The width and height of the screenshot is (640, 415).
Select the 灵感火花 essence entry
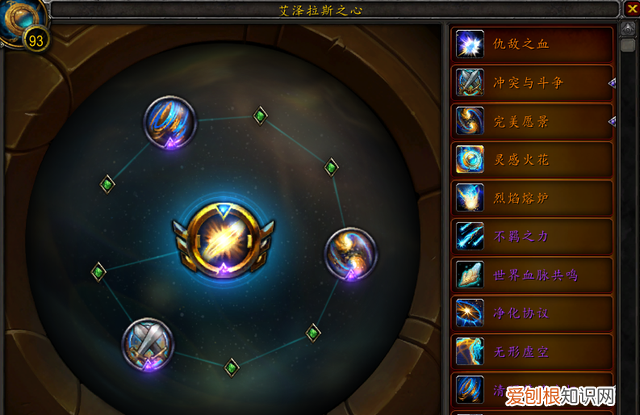point(532,158)
